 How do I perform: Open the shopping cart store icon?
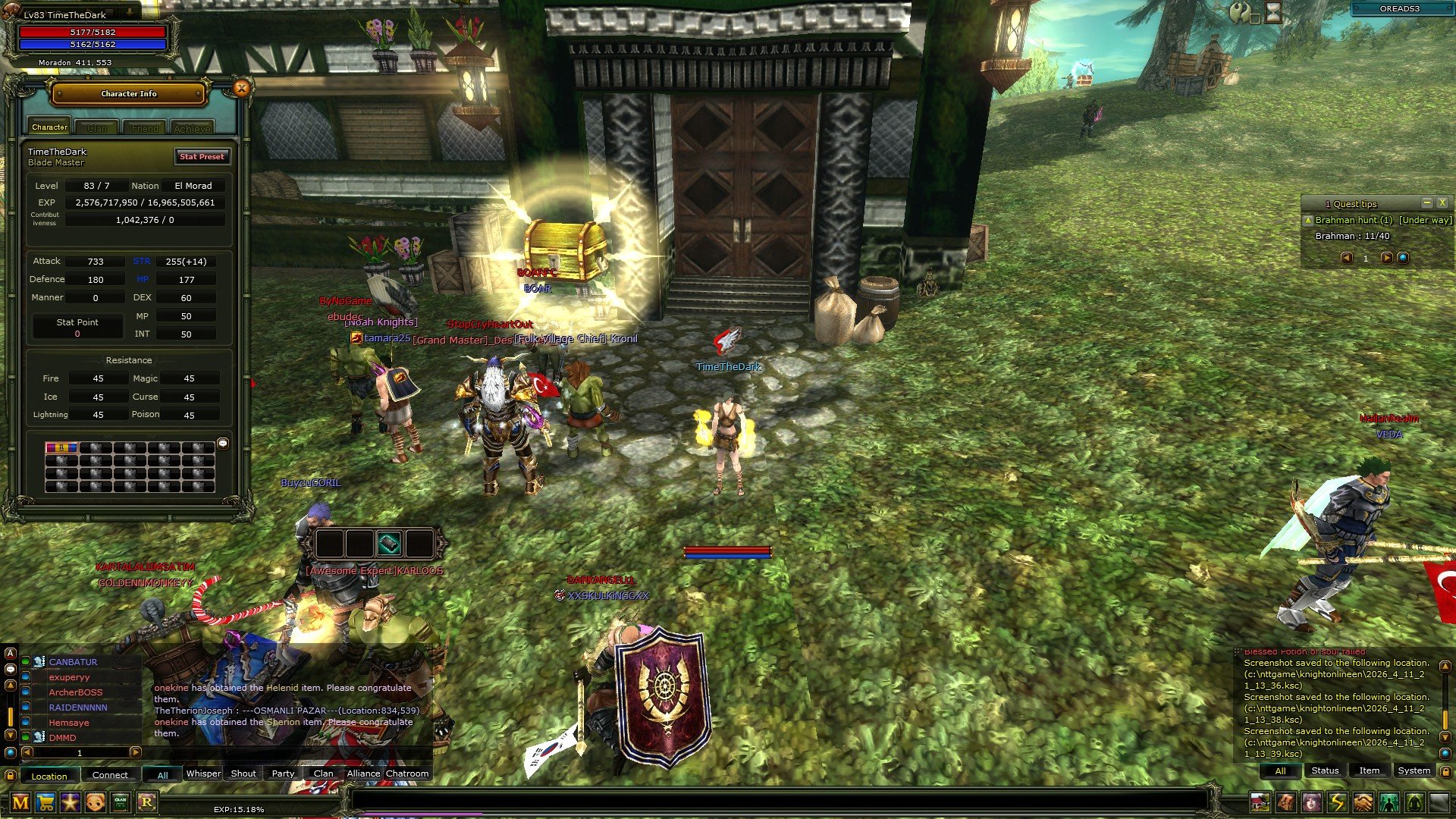(x=45, y=802)
